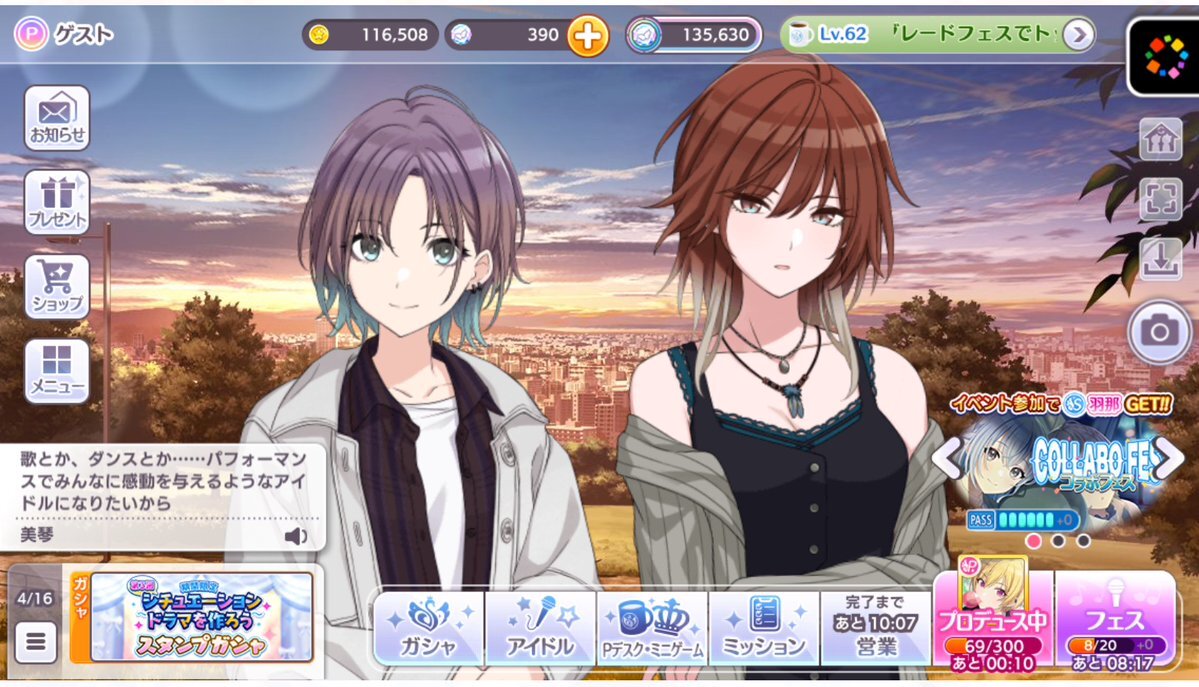1199x687 pixels.
Task: Enter the フェス mode
Action: pyautogui.click(x=1114, y=620)
